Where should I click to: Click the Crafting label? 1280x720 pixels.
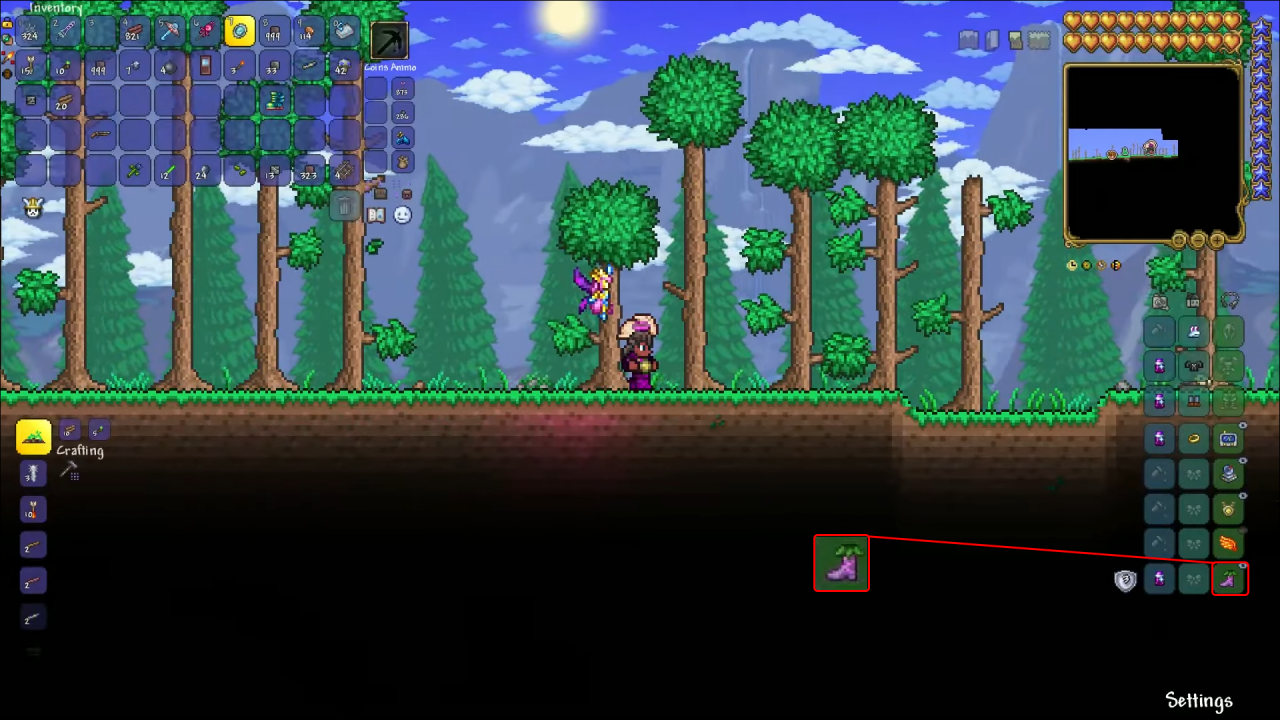coord(80,450)
